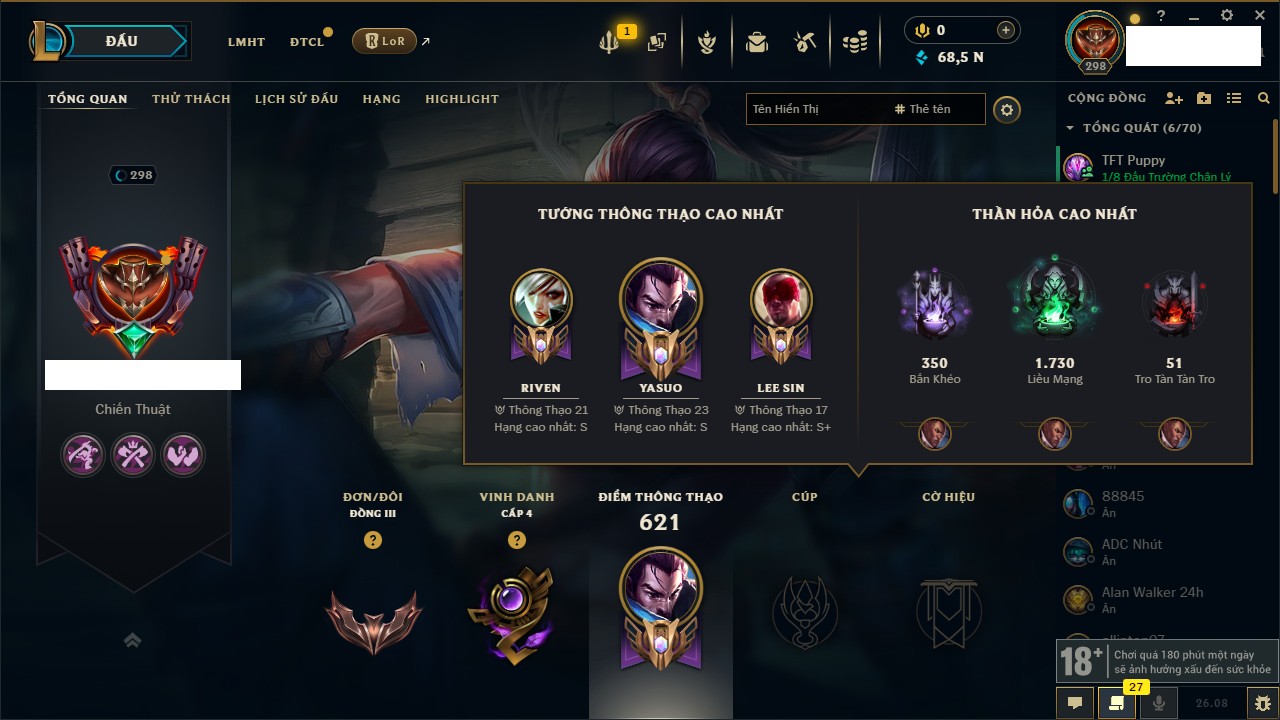This screenshot has width=1280, height=720.
Task: Select the VINH DANH cấp 4 emblem
Action: [516, 617]
